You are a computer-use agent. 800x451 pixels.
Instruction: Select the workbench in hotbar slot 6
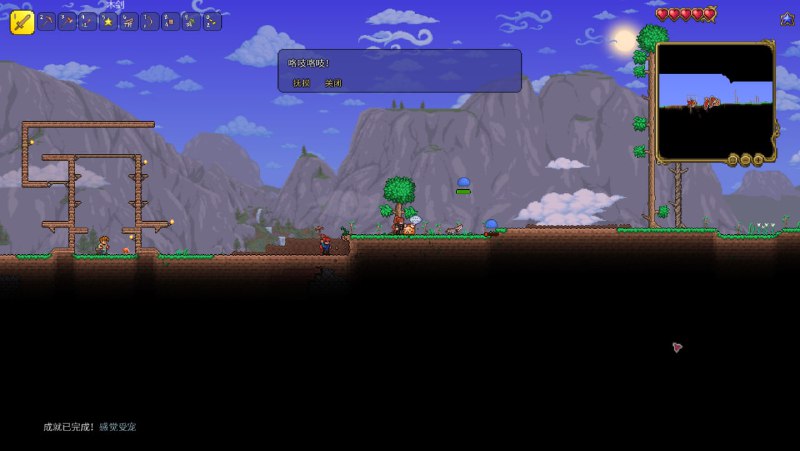pyautogui.click(x=129, y=21)
